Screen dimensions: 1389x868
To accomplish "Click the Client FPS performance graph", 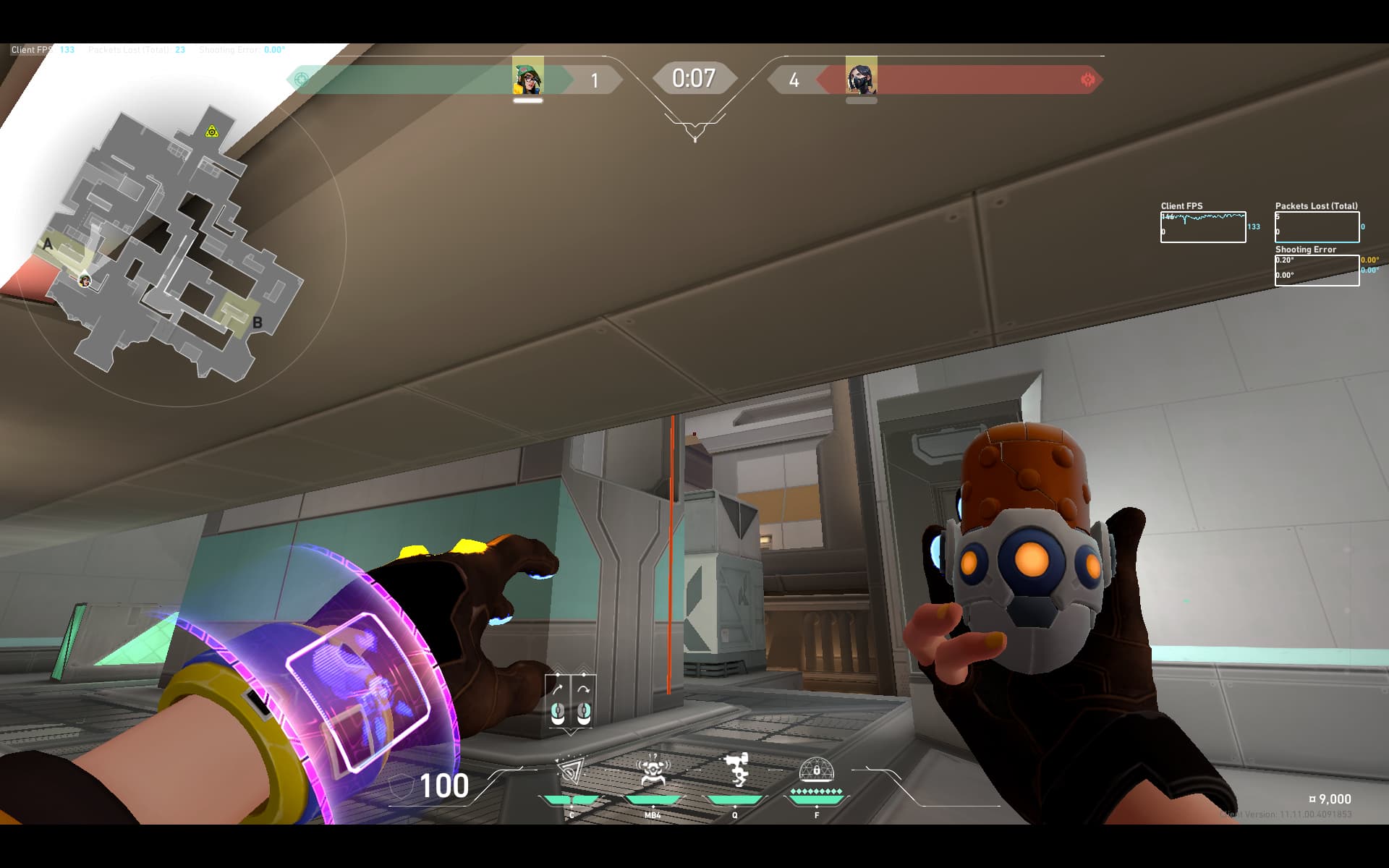I will [1202, 227].
